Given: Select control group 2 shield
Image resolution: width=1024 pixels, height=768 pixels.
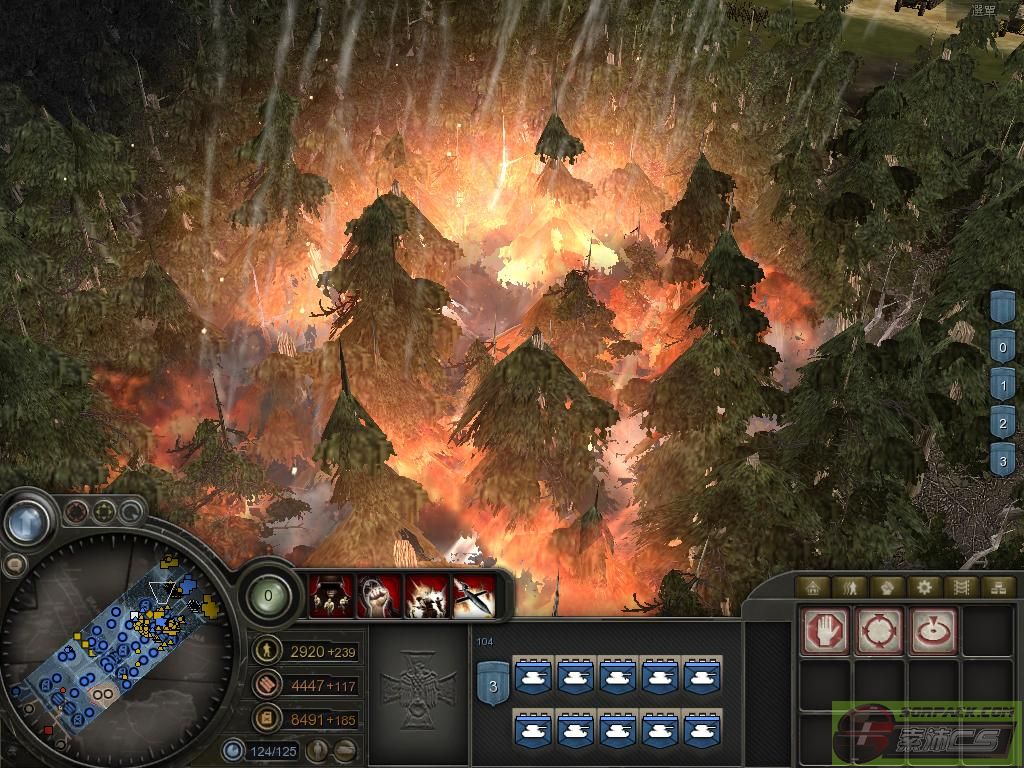Looking at the screenshot, I should point(1003,424).
